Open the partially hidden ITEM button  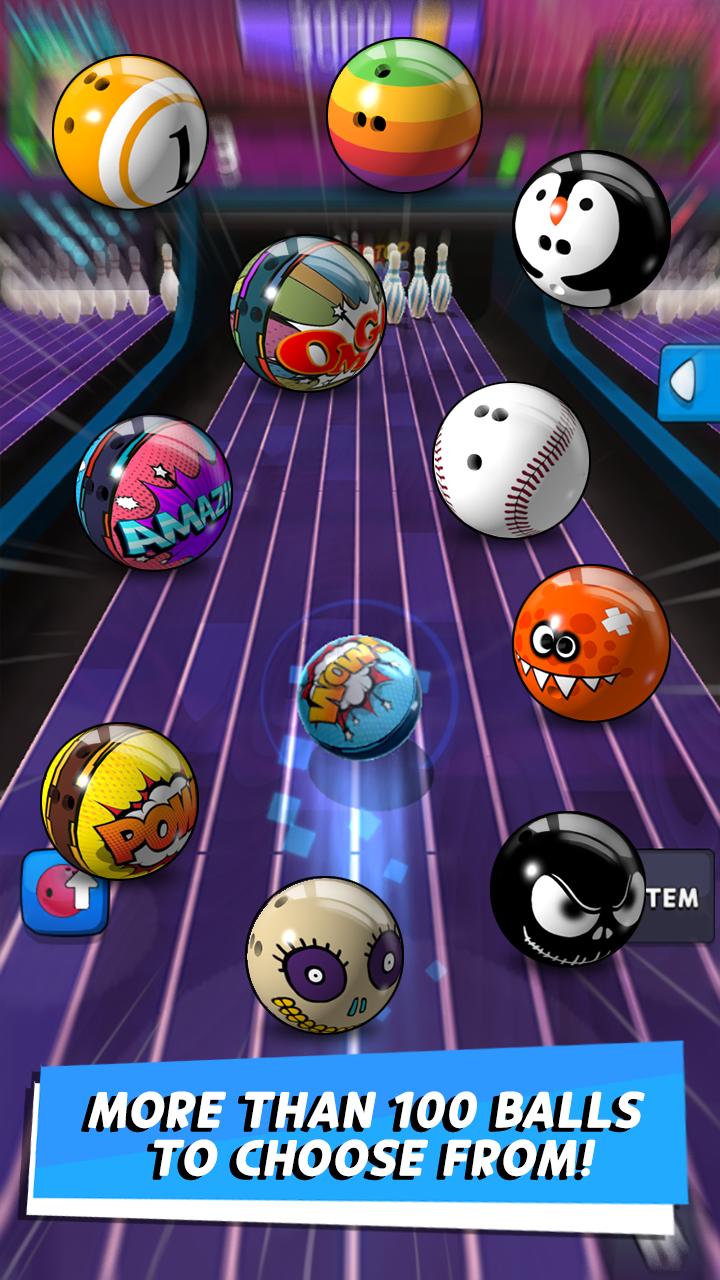coord(675,896)
